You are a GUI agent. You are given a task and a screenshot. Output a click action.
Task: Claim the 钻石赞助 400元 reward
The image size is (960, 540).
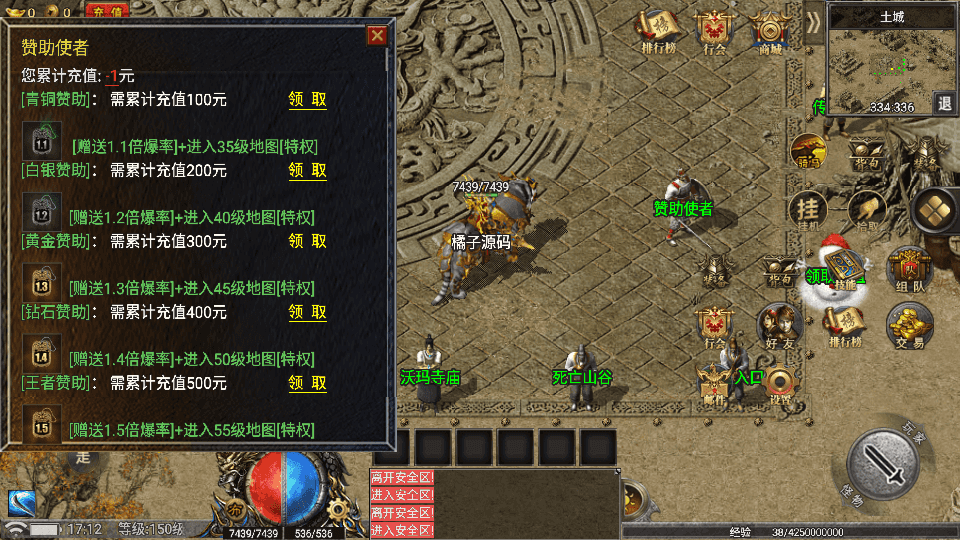click(307, 312)
